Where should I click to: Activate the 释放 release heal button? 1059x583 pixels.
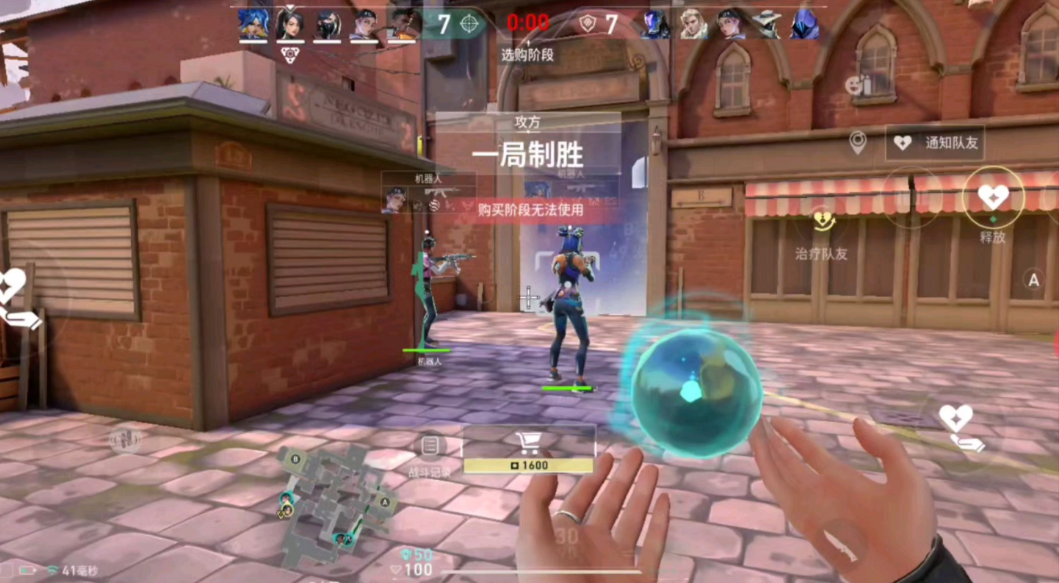(x=992, y=197)
